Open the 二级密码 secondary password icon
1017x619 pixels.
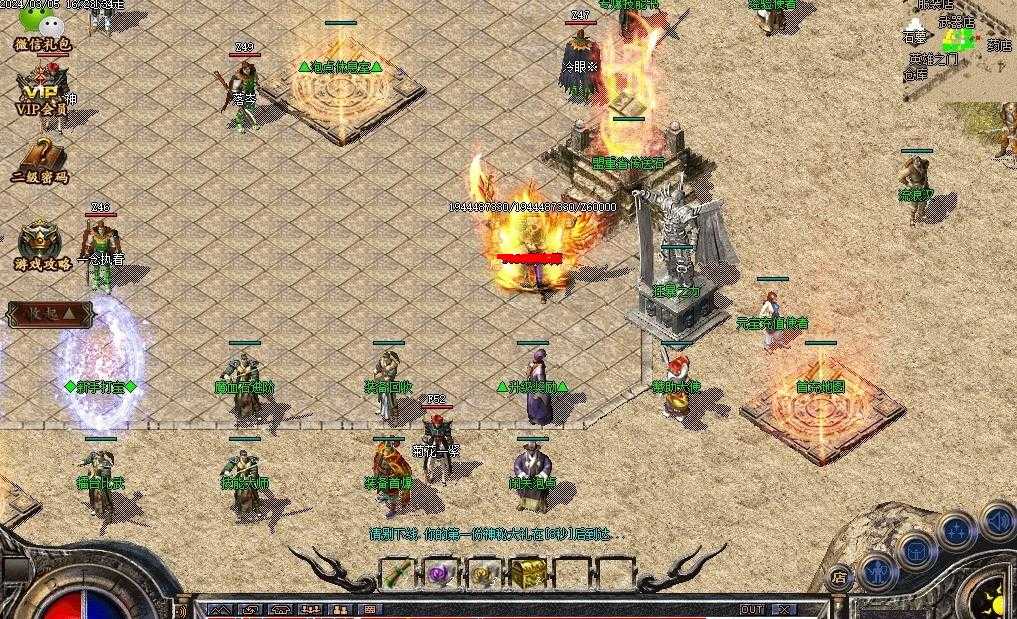coord(40,160)
